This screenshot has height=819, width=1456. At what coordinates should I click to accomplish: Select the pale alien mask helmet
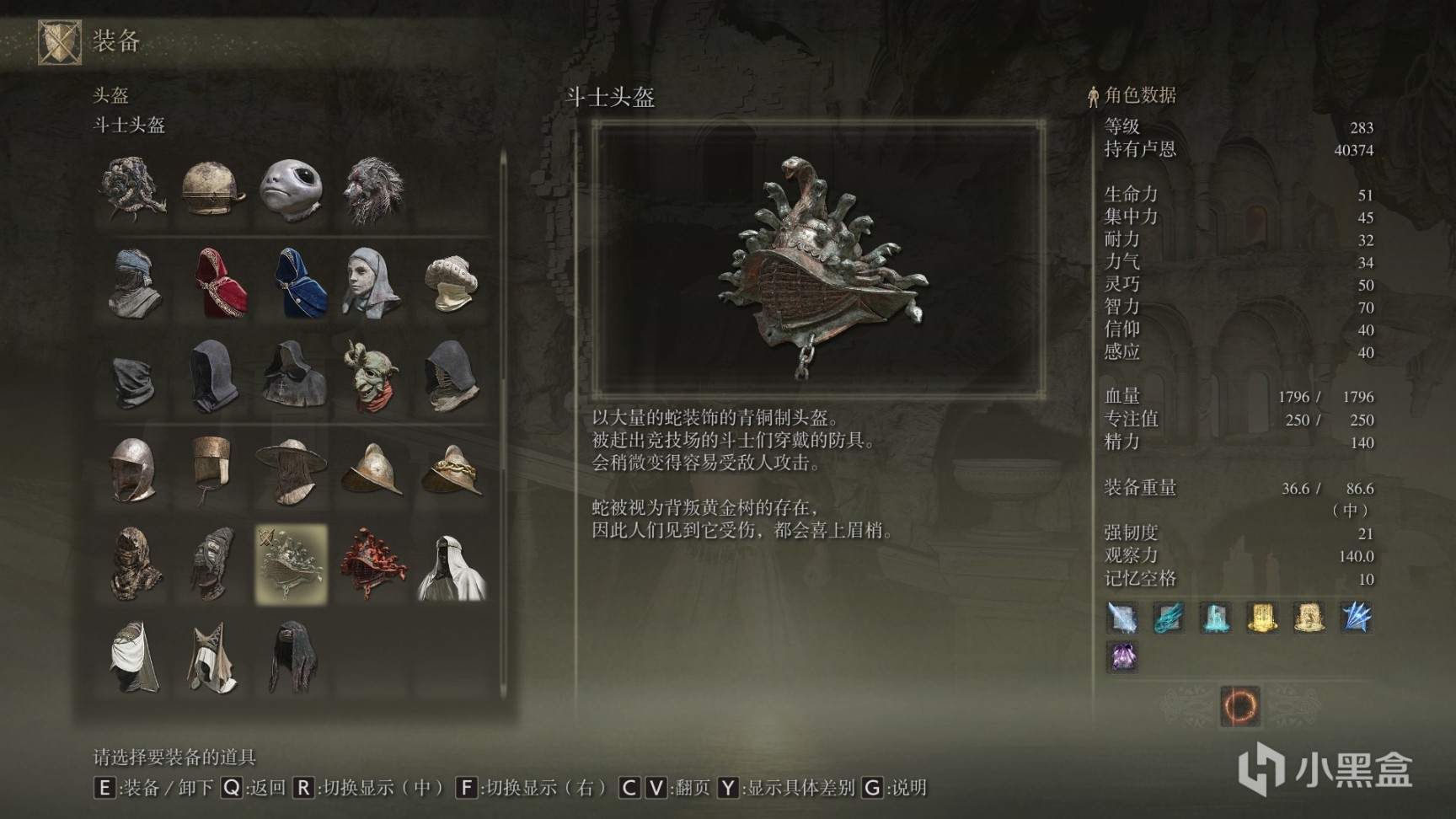[x=292, y=189]
